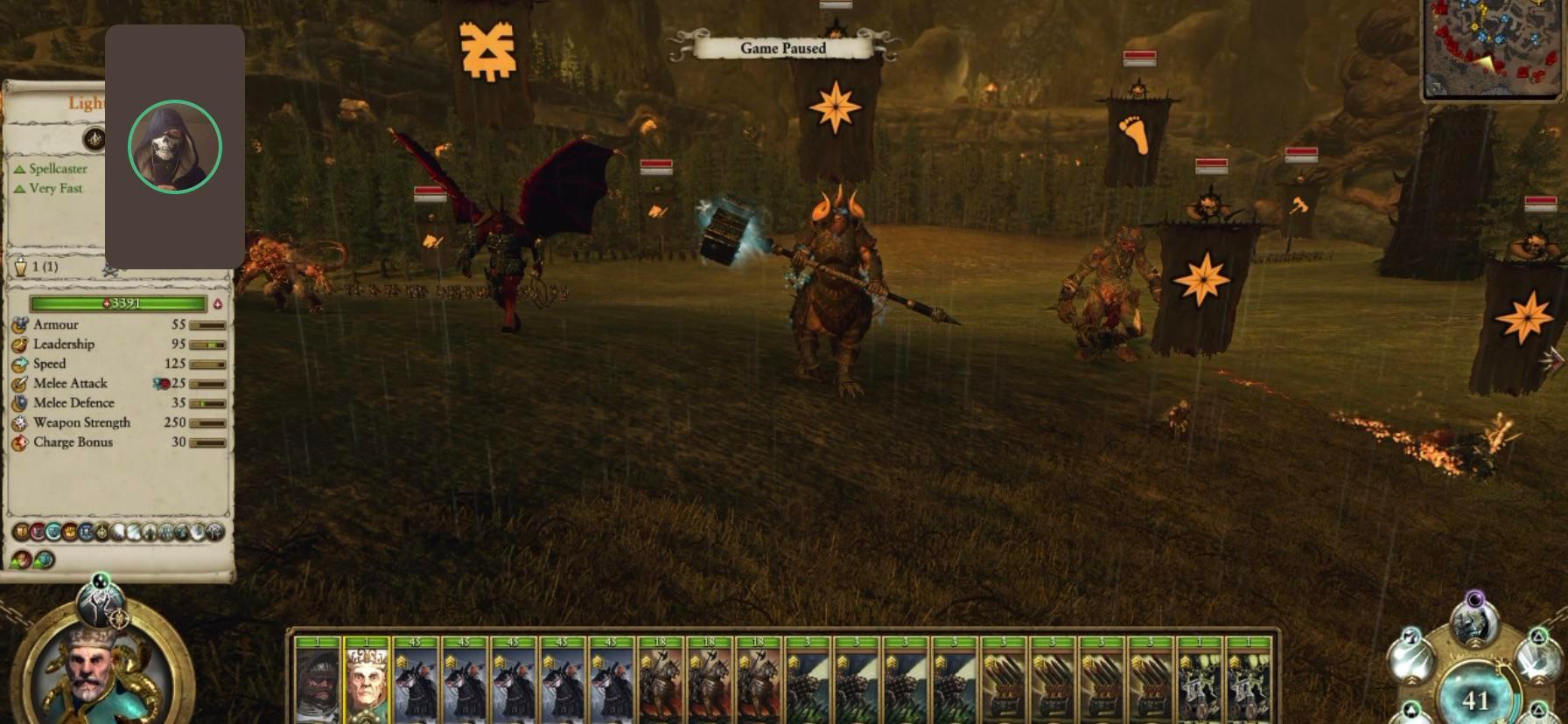Select the Armour stat shield icon
The image size is (1568, 724).
(x=20, y=324)
